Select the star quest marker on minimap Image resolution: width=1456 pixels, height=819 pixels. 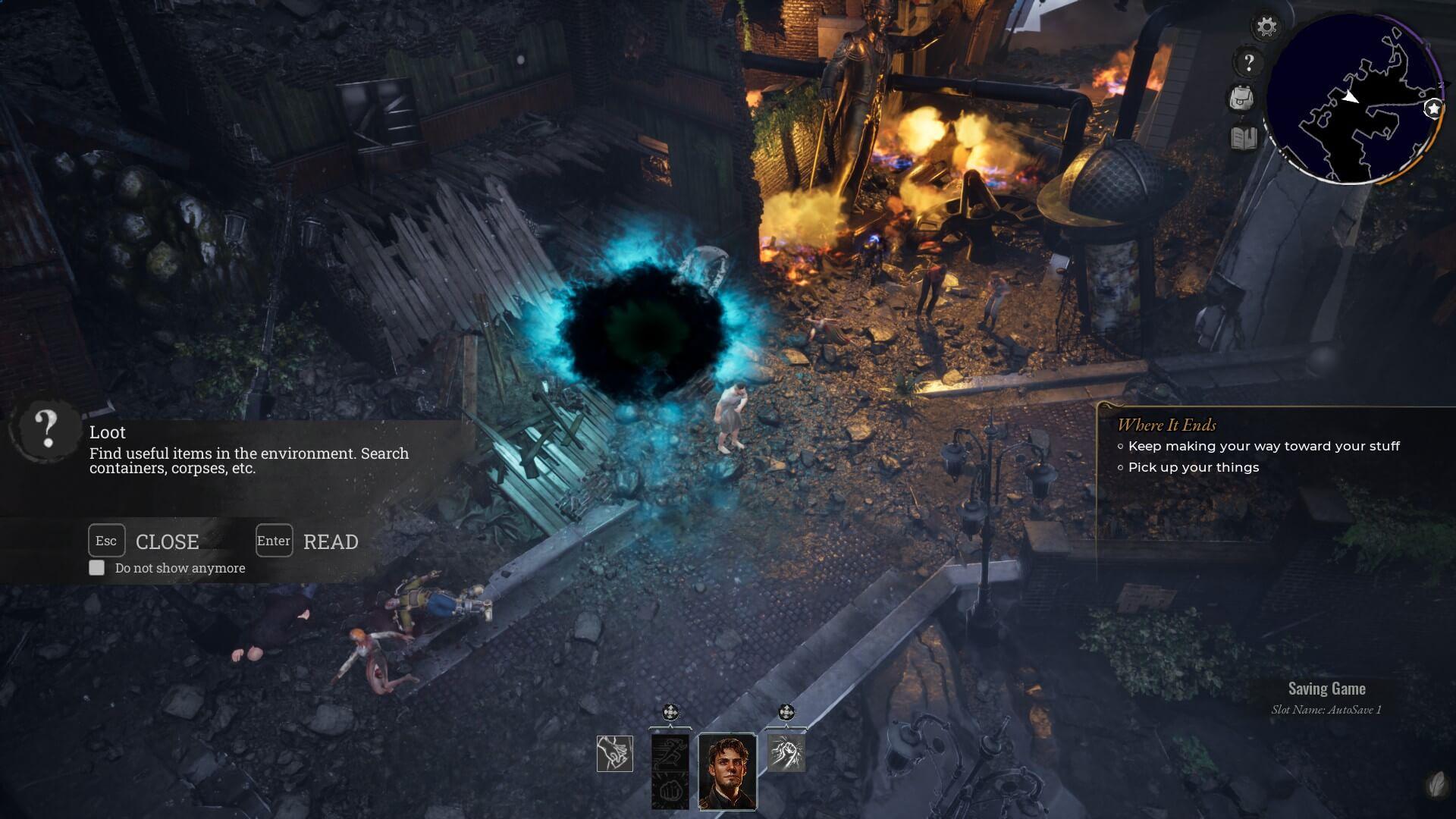pos(1432,108)
